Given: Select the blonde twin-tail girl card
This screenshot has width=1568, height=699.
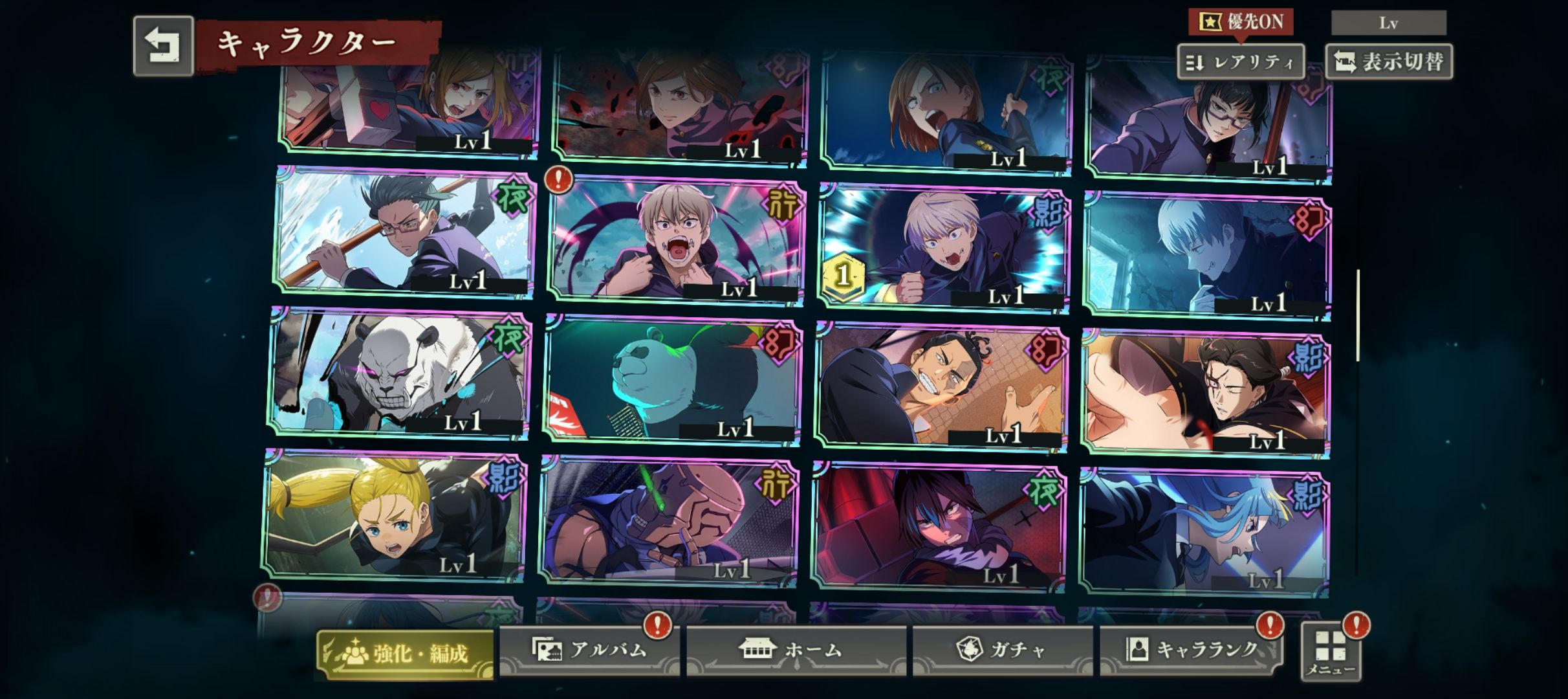Looking at the screenshot, I should pyautogui.click(x=393, y=516).
